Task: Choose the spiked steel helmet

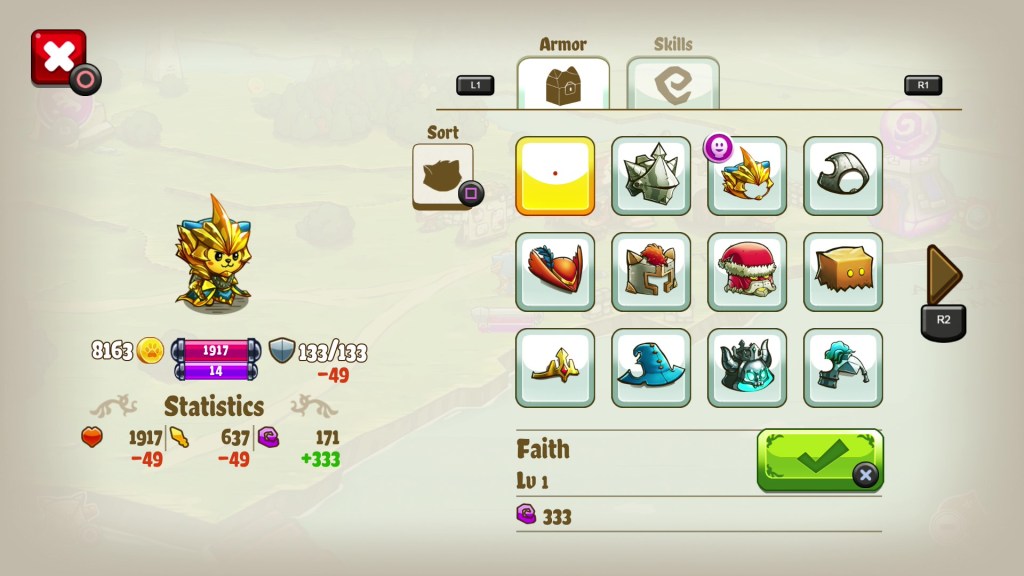Action: tap(651, 175)
